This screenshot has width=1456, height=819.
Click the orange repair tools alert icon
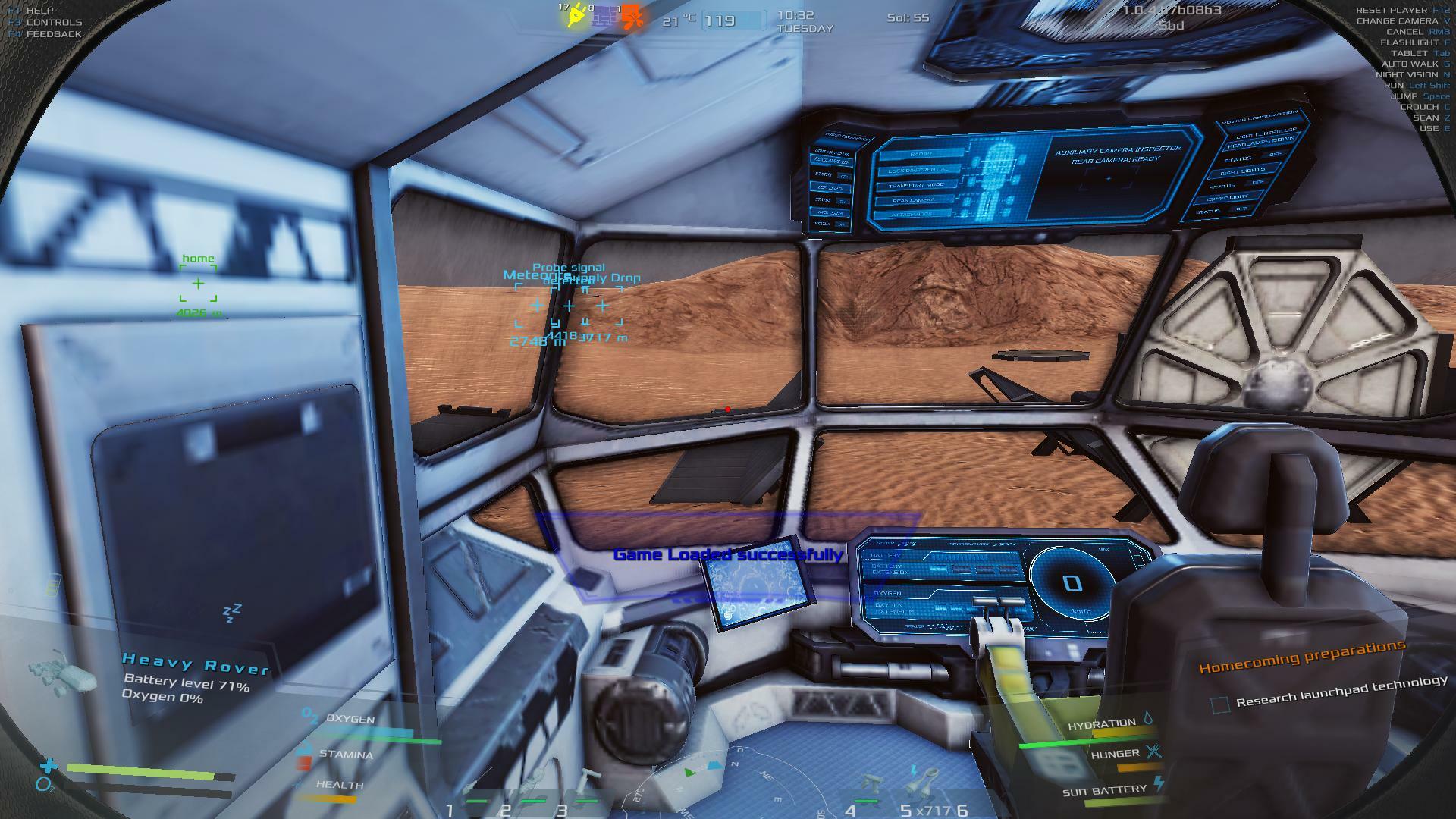[x=632, y=17]
